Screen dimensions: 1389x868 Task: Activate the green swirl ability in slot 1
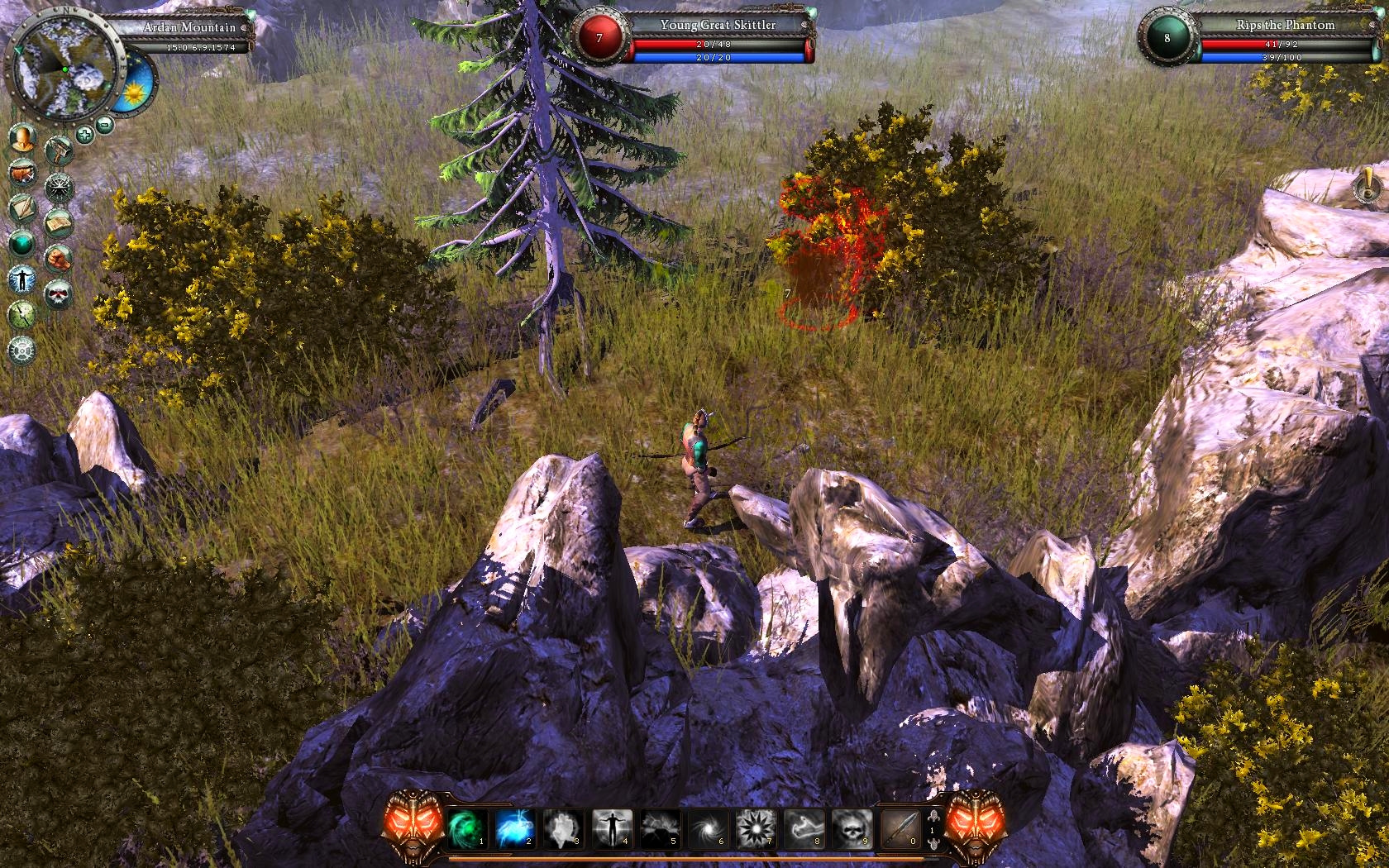pyautogui.click(x=467, y=828)
